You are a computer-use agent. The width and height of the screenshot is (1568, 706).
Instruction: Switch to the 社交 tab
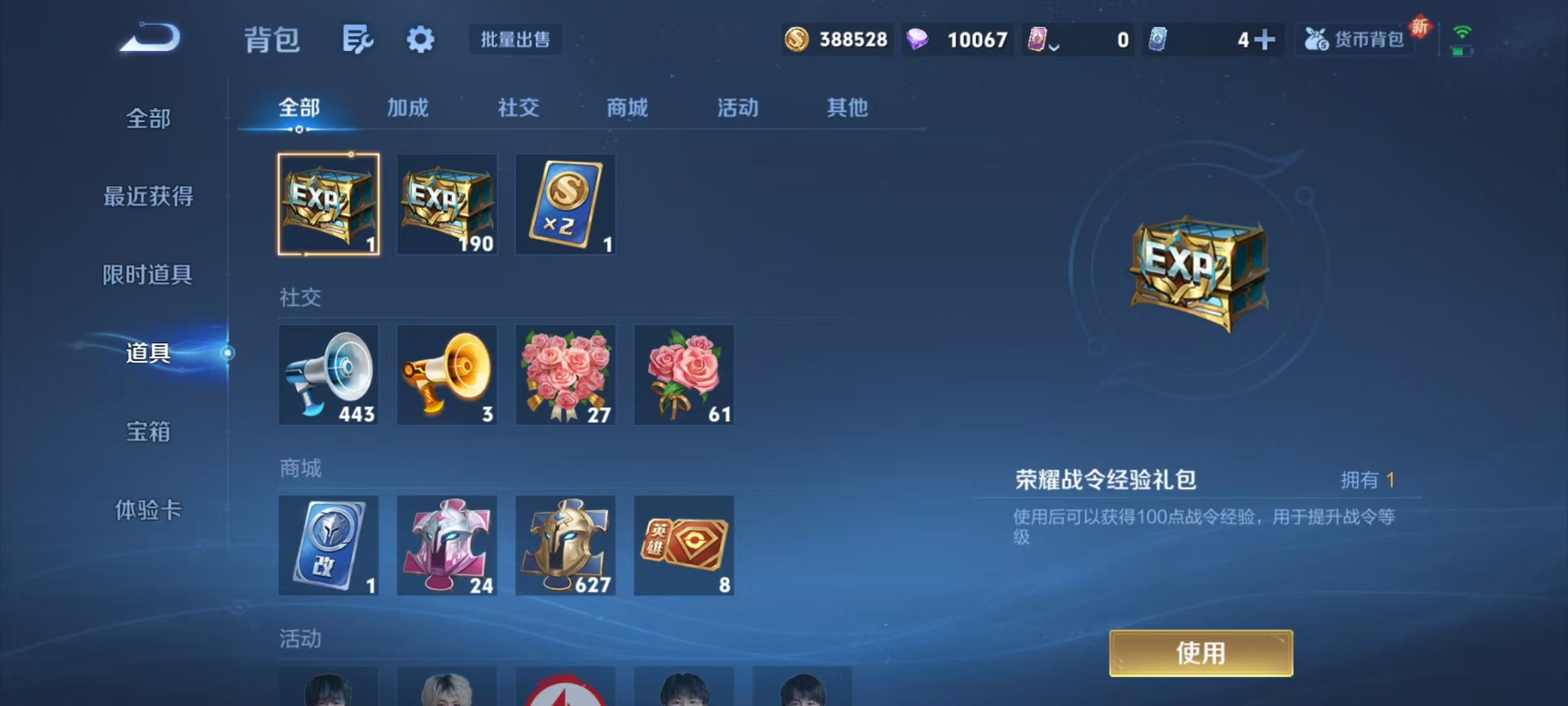pos(517,108)
